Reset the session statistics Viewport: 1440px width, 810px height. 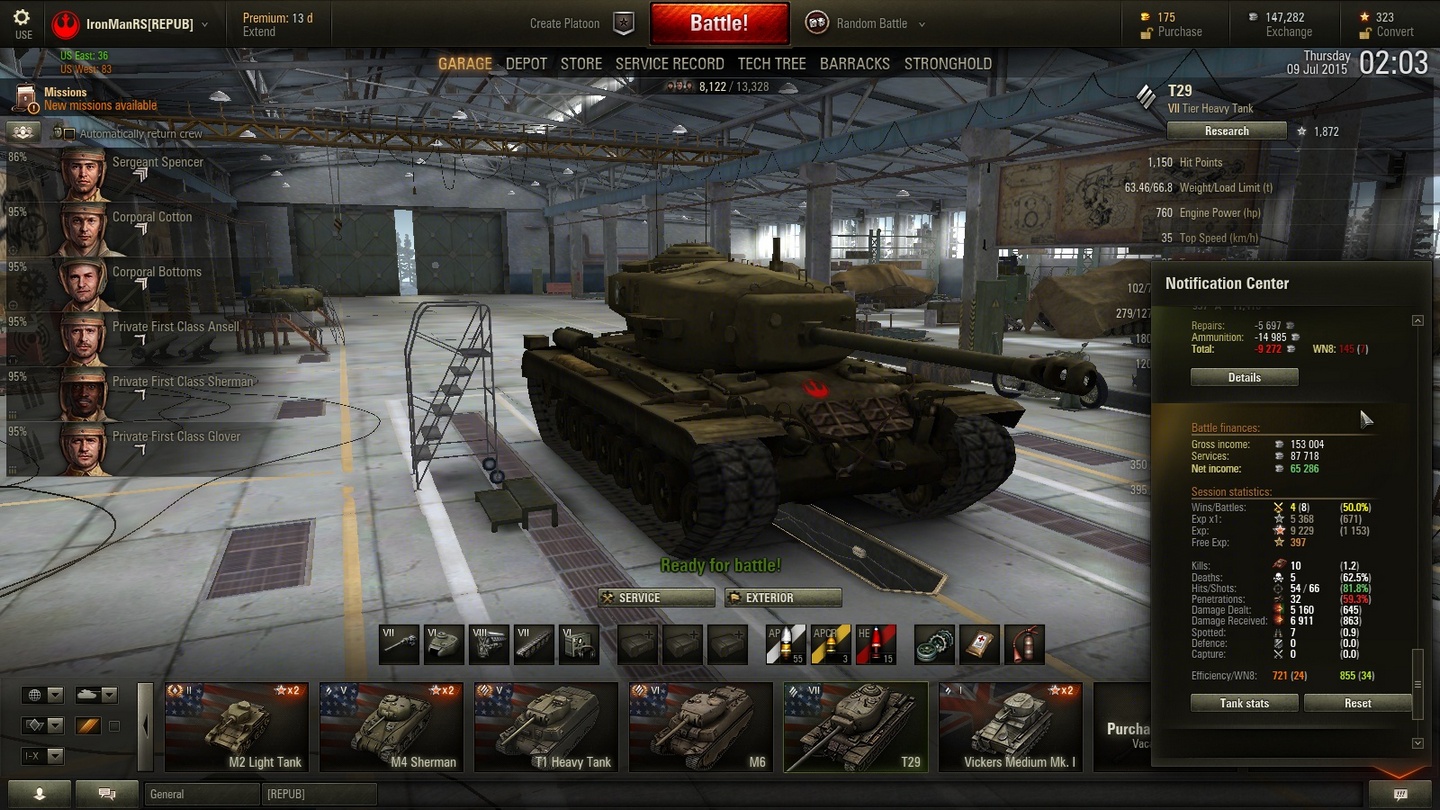(1357, 703)
